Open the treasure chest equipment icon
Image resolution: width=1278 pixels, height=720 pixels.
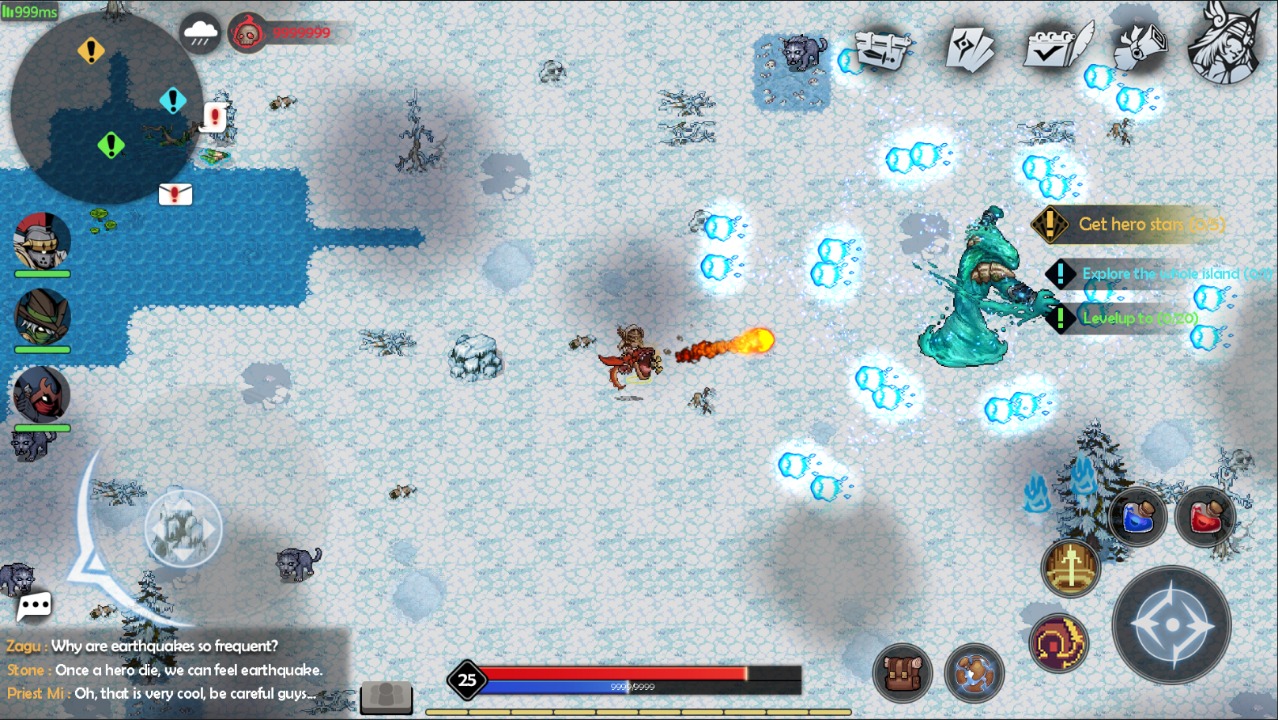(x=884, y=48)
